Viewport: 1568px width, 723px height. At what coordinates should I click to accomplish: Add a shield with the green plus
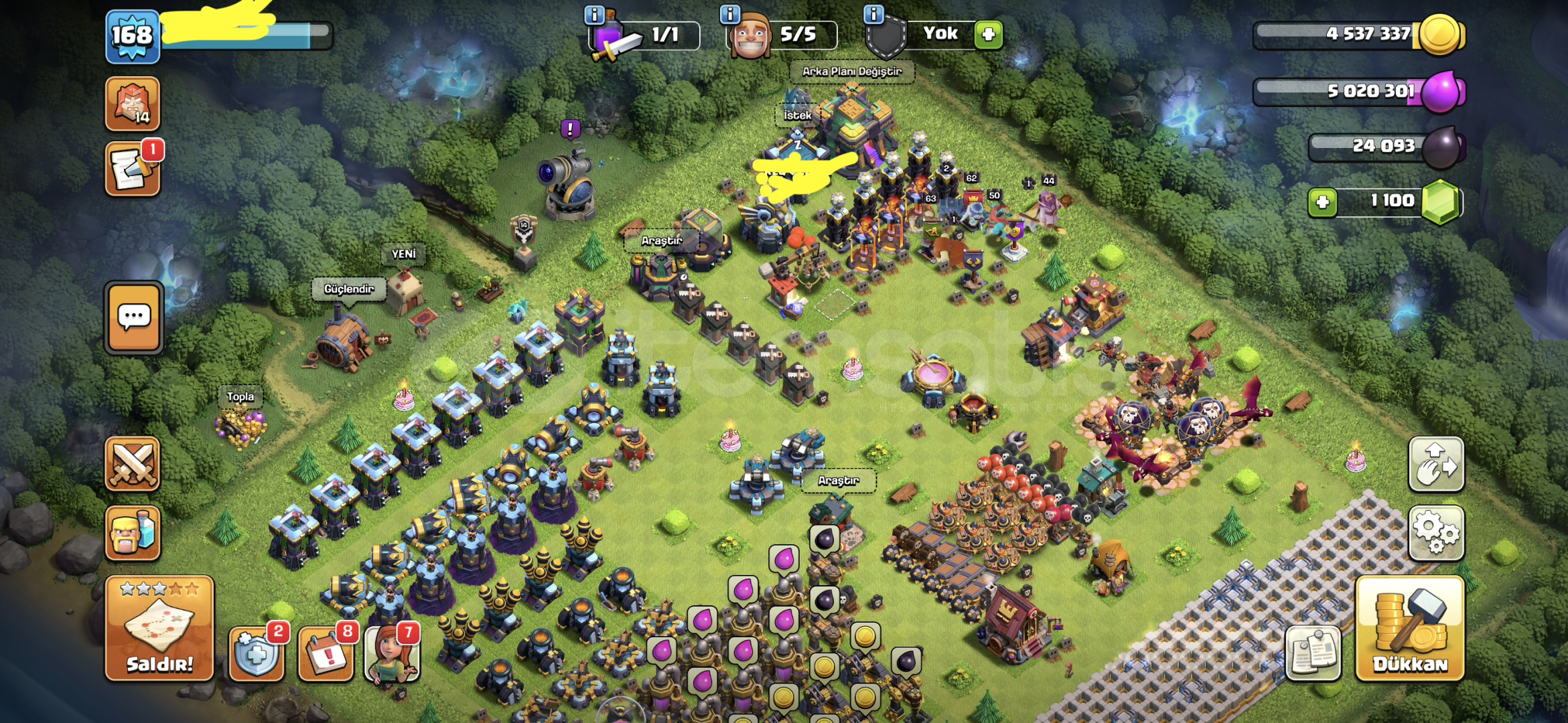(988, 35)
